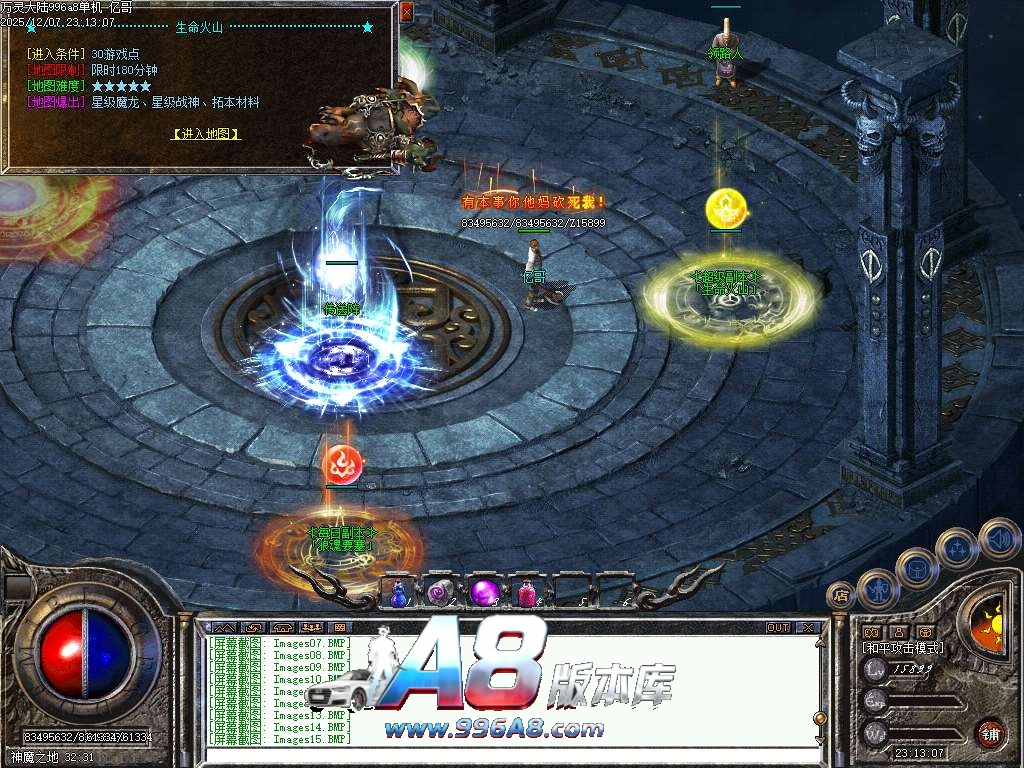Open the sparkle skills round button
The image size is (1024, 768).
coord(957,548)
